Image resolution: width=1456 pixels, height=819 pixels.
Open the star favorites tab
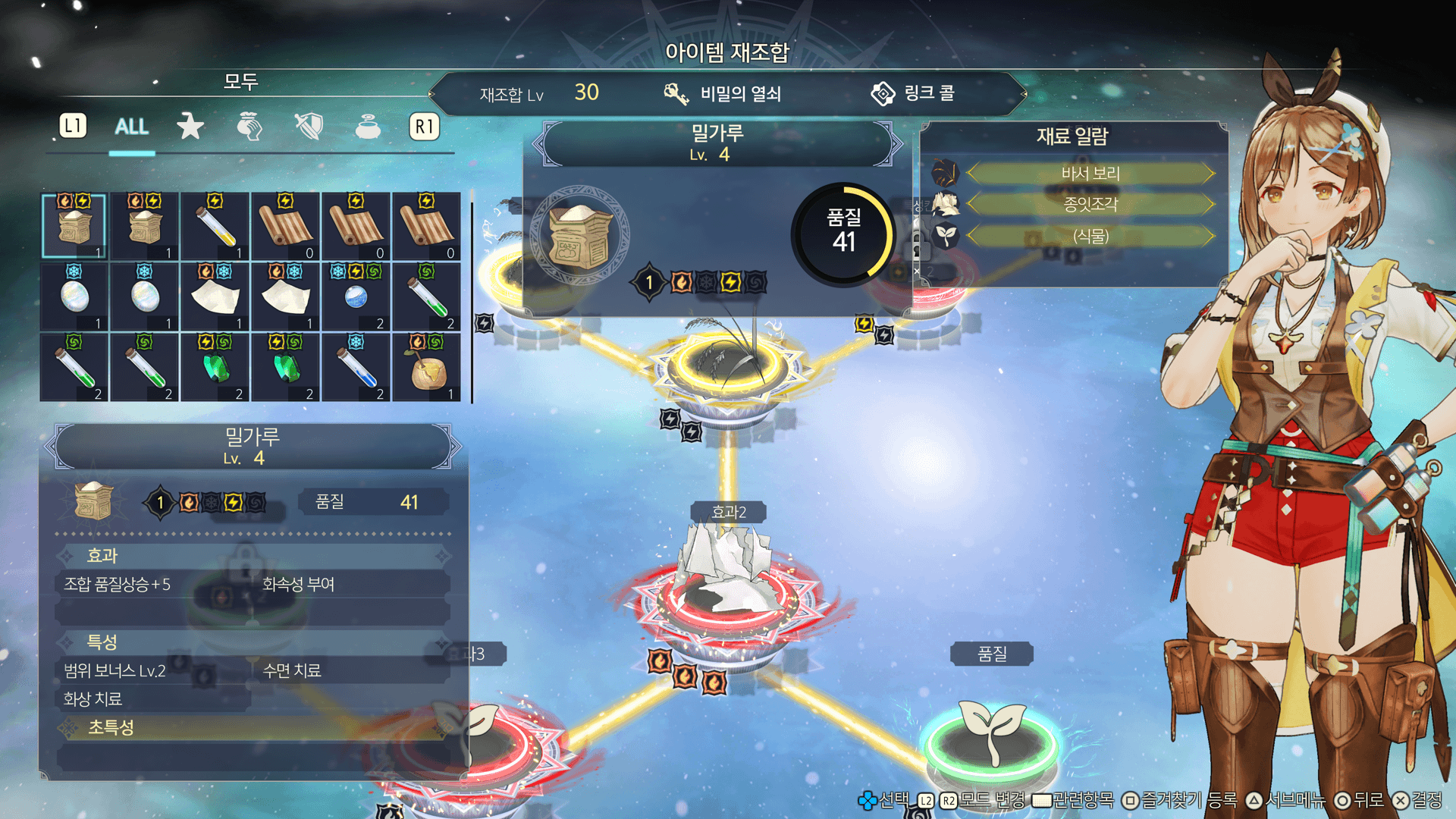(190, 127)
